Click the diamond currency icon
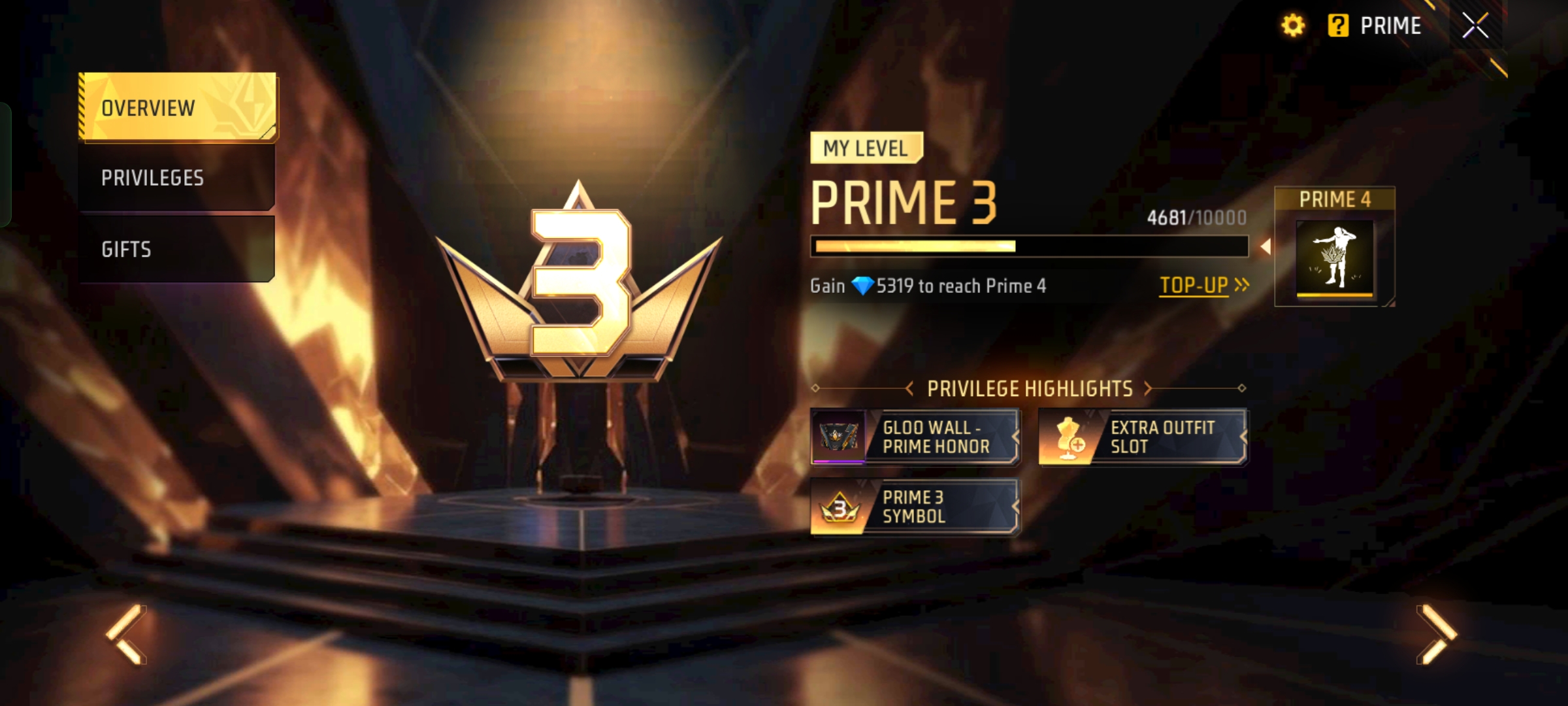 (x=862, y=286)
